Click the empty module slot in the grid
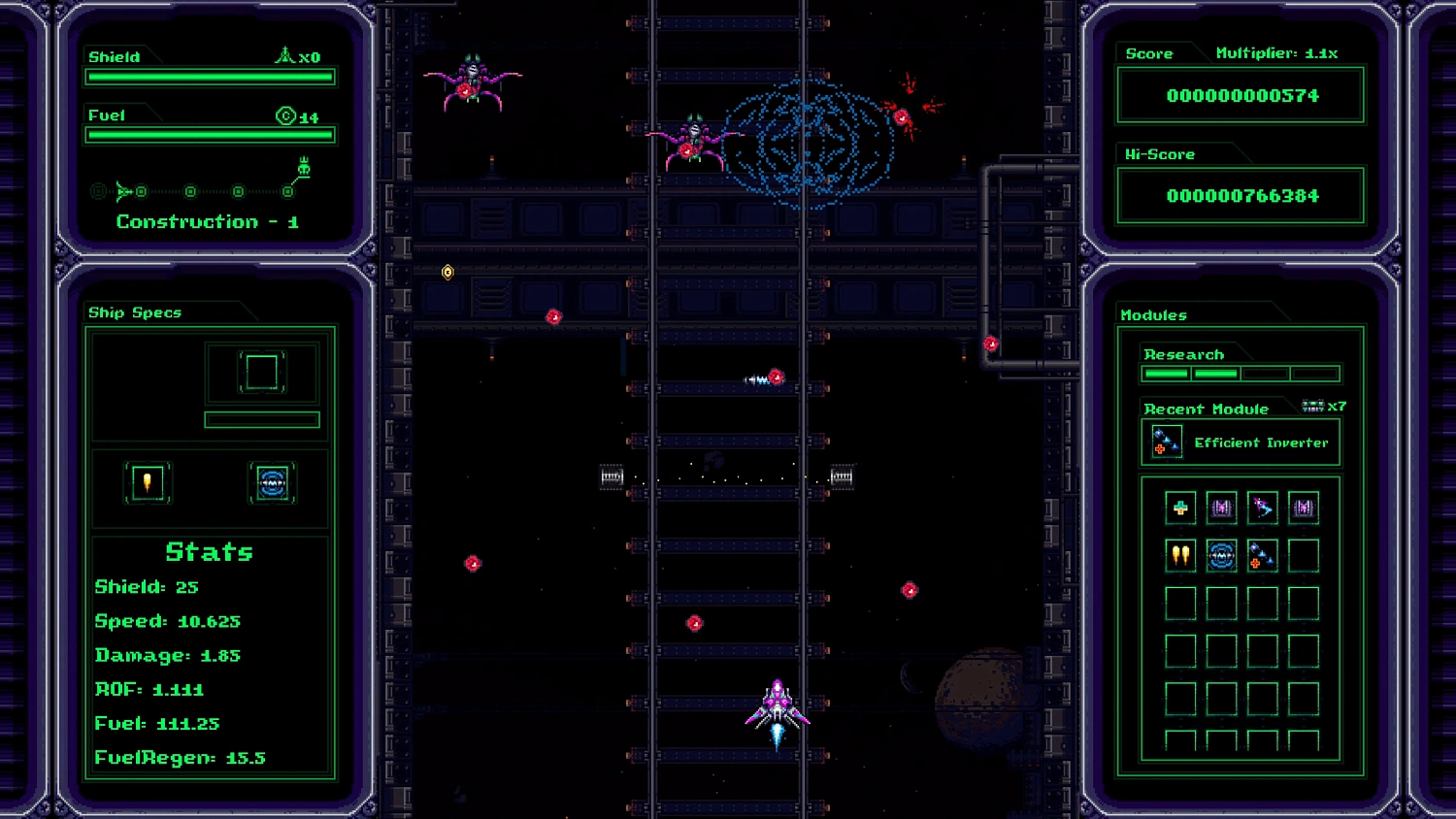Viewport: 1456px width, 819px height. tap(1304, 555)
